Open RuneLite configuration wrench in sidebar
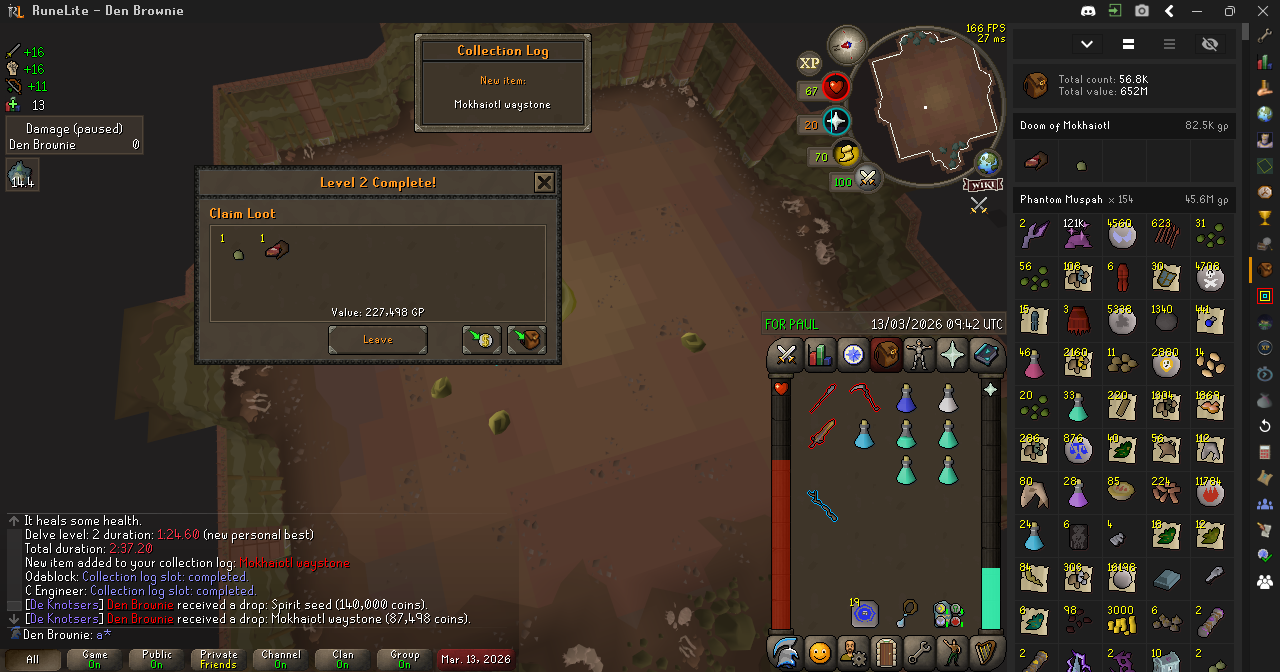1280x672 pixels. click(x=1265, y=34)
